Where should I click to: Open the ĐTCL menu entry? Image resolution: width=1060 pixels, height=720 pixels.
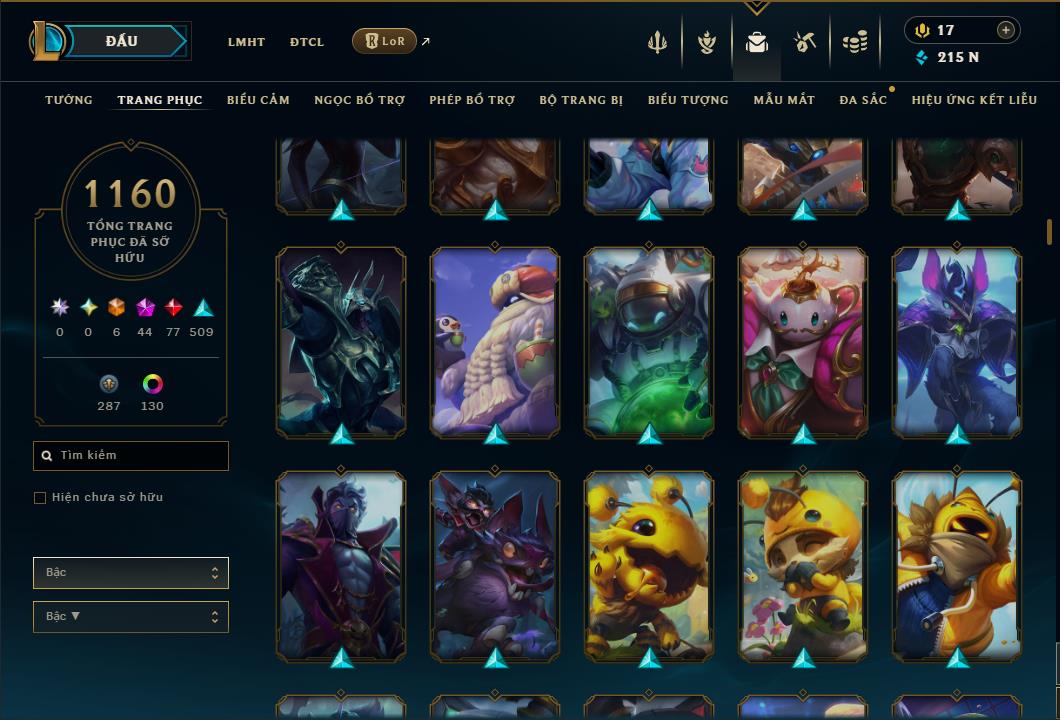pos(307,42)
